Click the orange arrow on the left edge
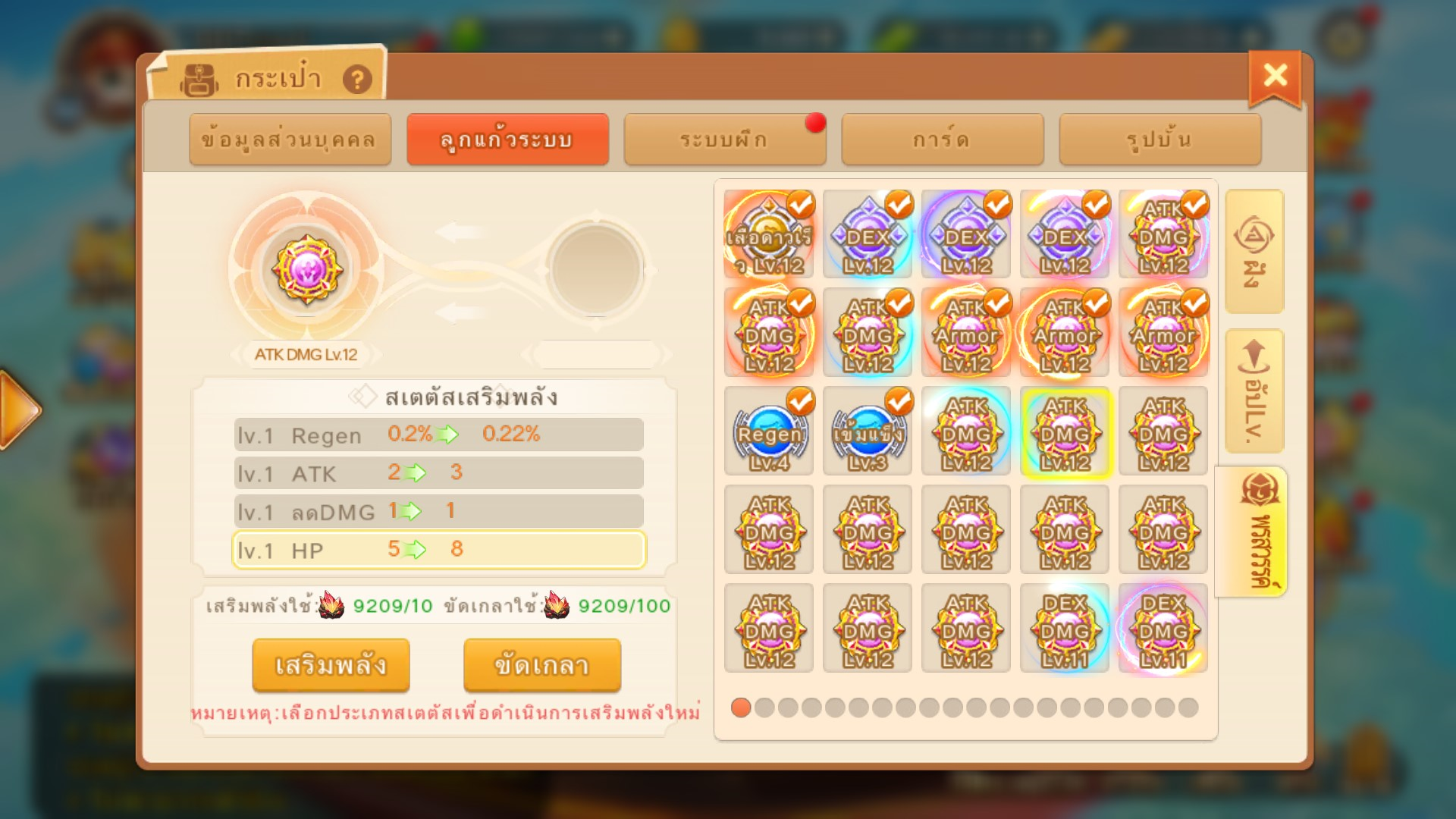Image resolution: width=1456 pixels, height=819 pixels. (x=18, y=410)
